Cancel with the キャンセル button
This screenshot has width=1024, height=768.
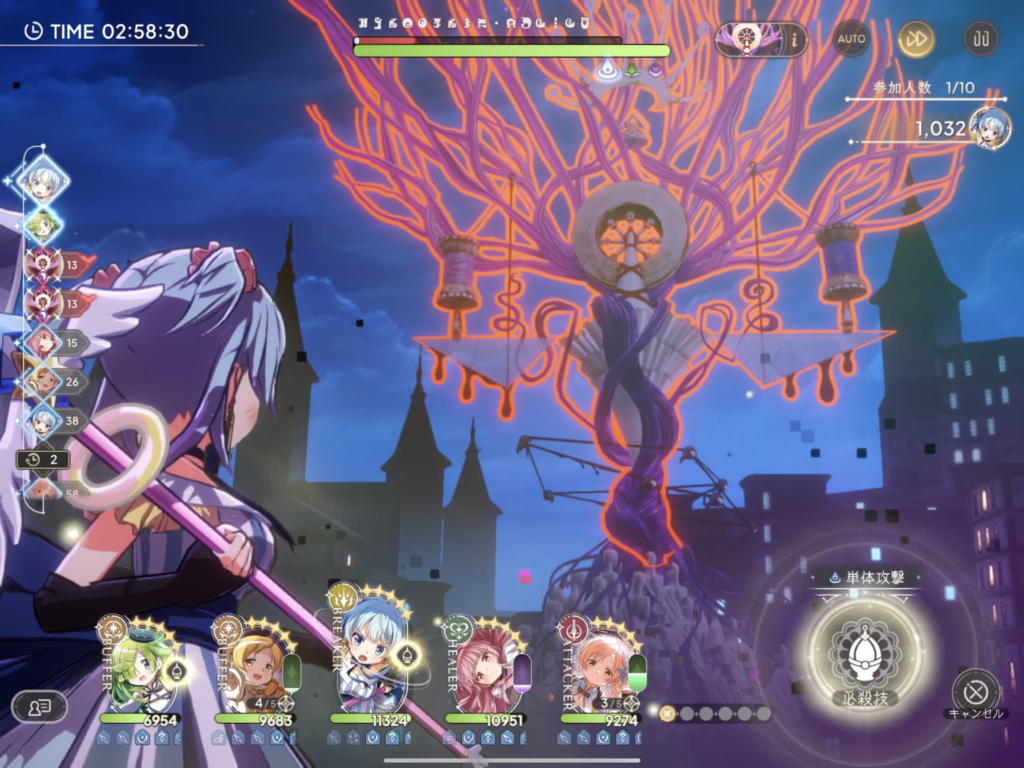coord(975,691)
